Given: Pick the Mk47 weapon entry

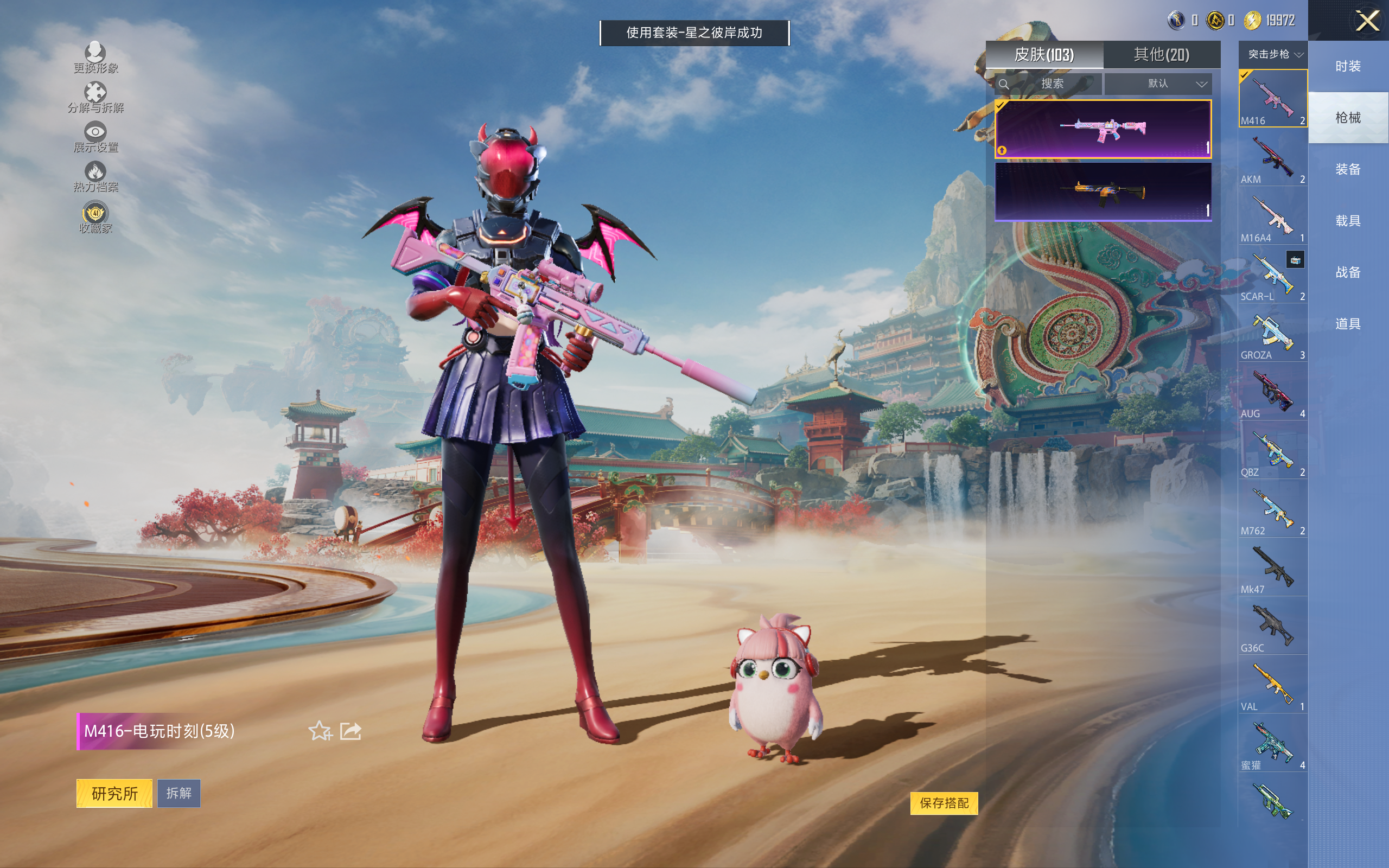Looking at the screenshot, I should pos(1272,570).
